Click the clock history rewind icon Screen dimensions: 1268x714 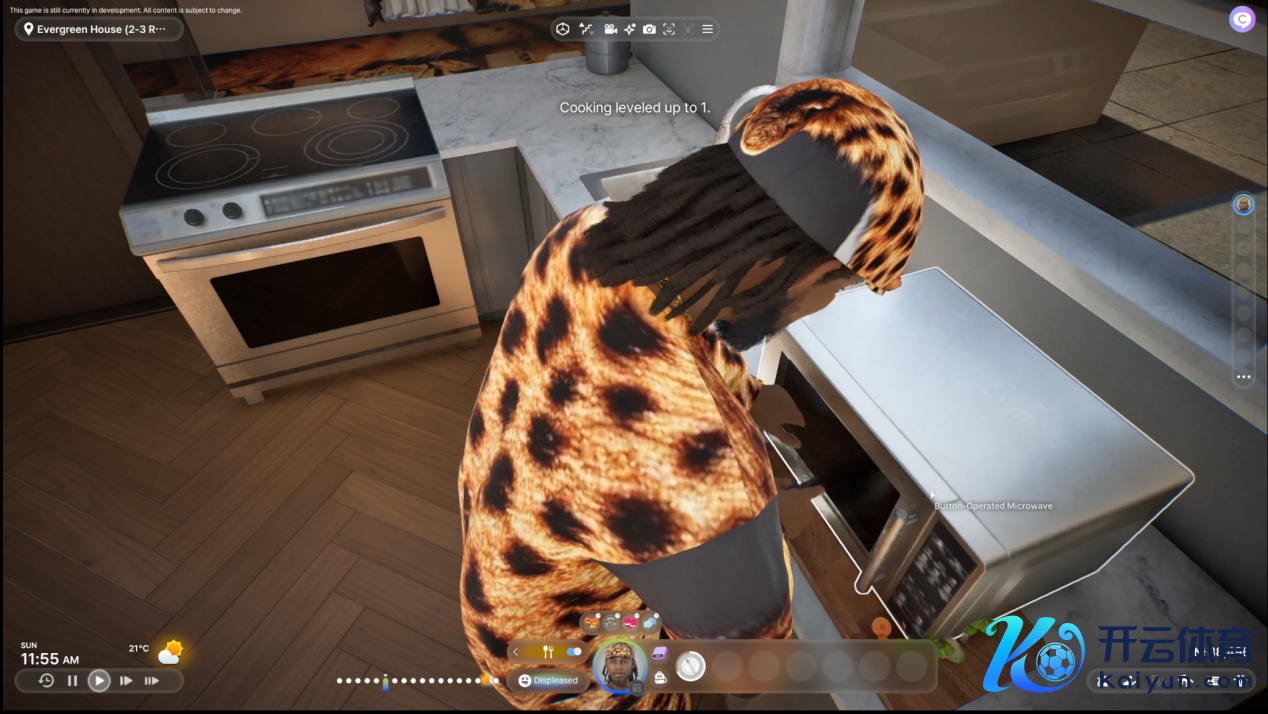[x=46, y=681]
